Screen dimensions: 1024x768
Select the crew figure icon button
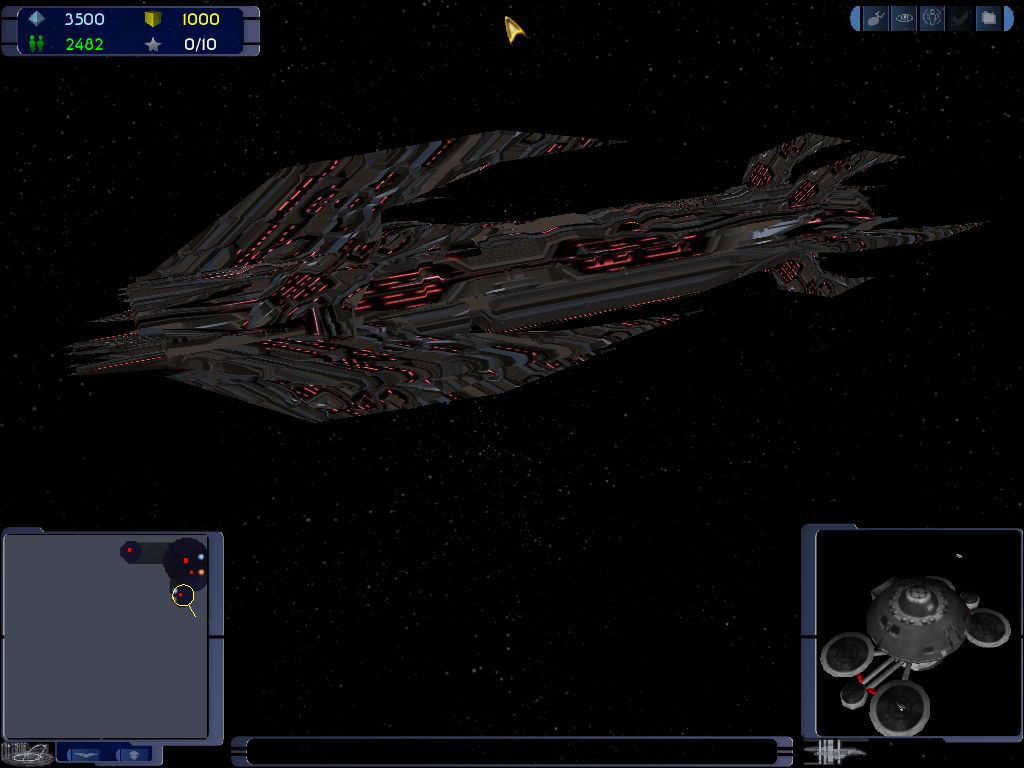pos(932,18)
